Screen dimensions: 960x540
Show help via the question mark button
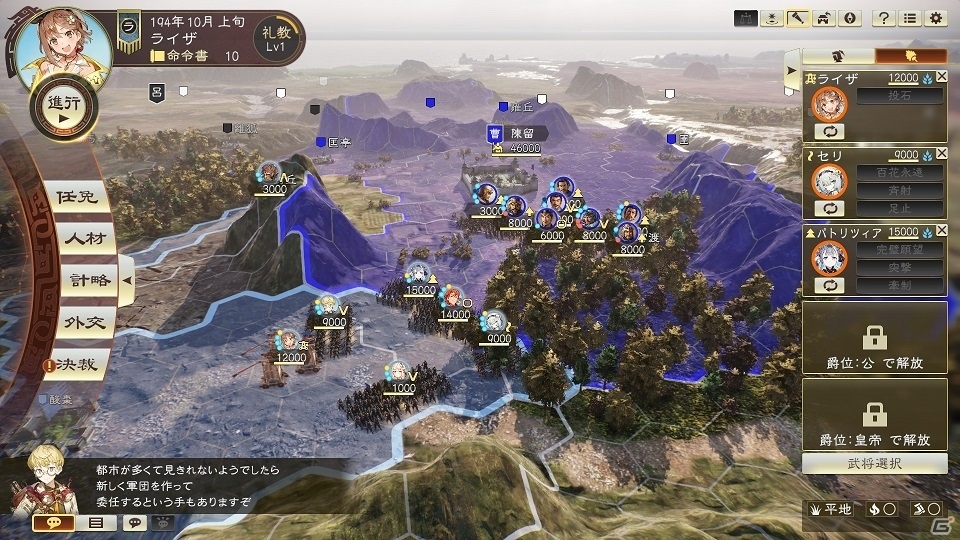(883, 18)
